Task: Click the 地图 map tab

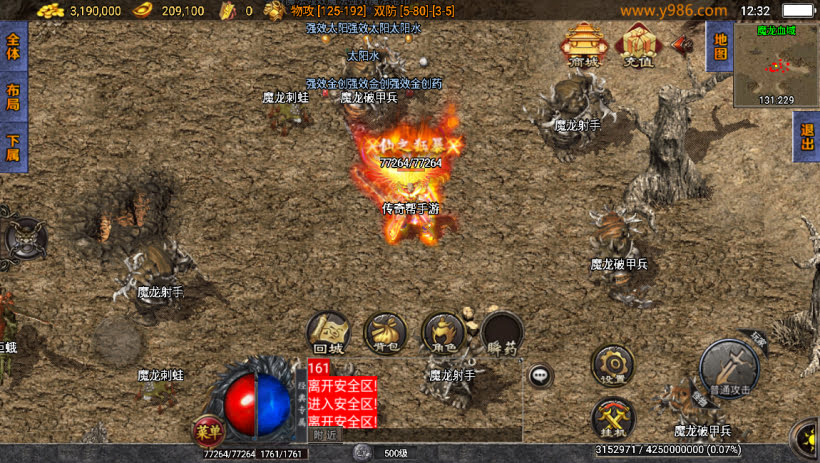Action: 717,46
